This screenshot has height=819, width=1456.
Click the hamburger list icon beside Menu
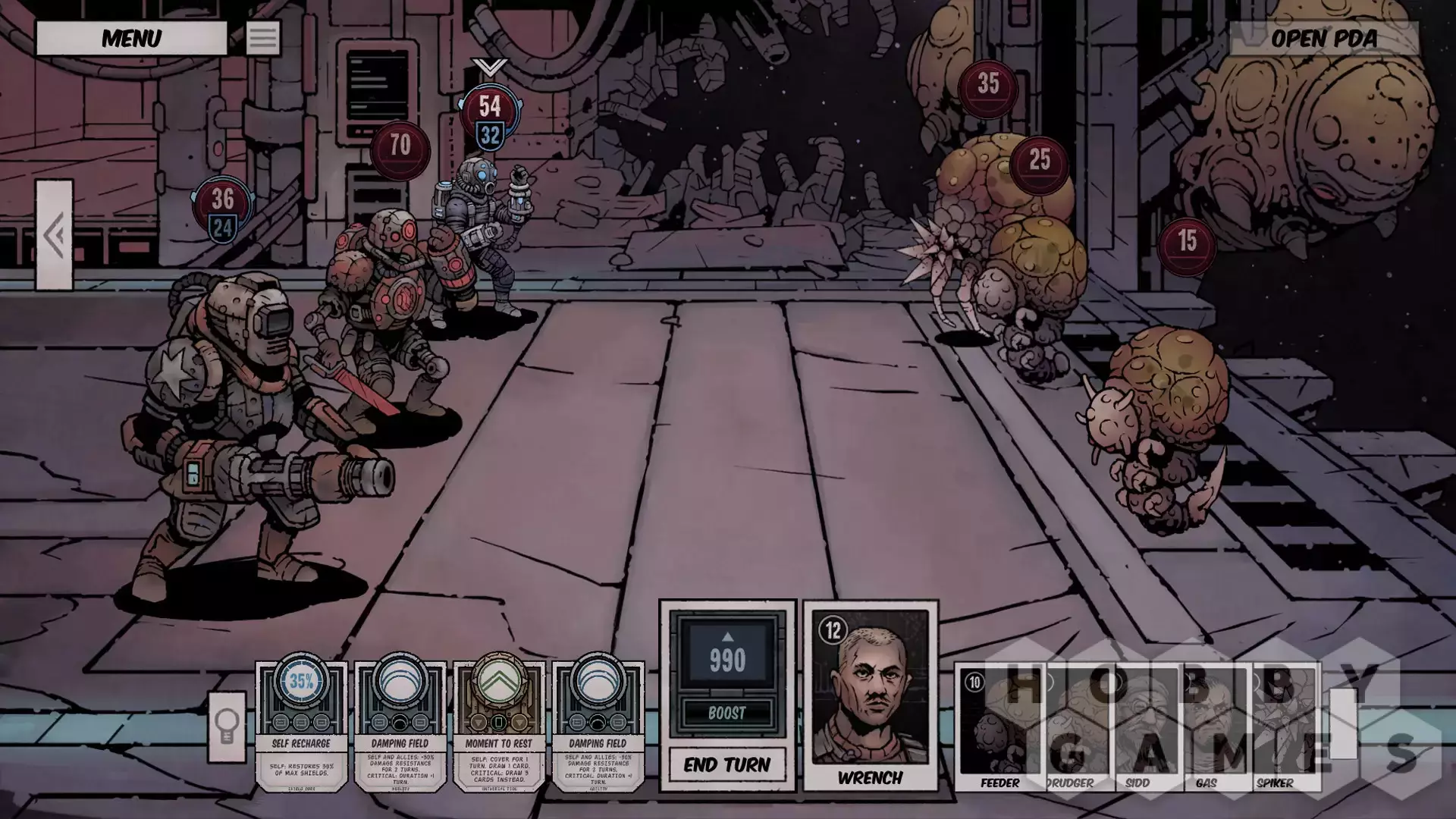(x=262, y=38)
